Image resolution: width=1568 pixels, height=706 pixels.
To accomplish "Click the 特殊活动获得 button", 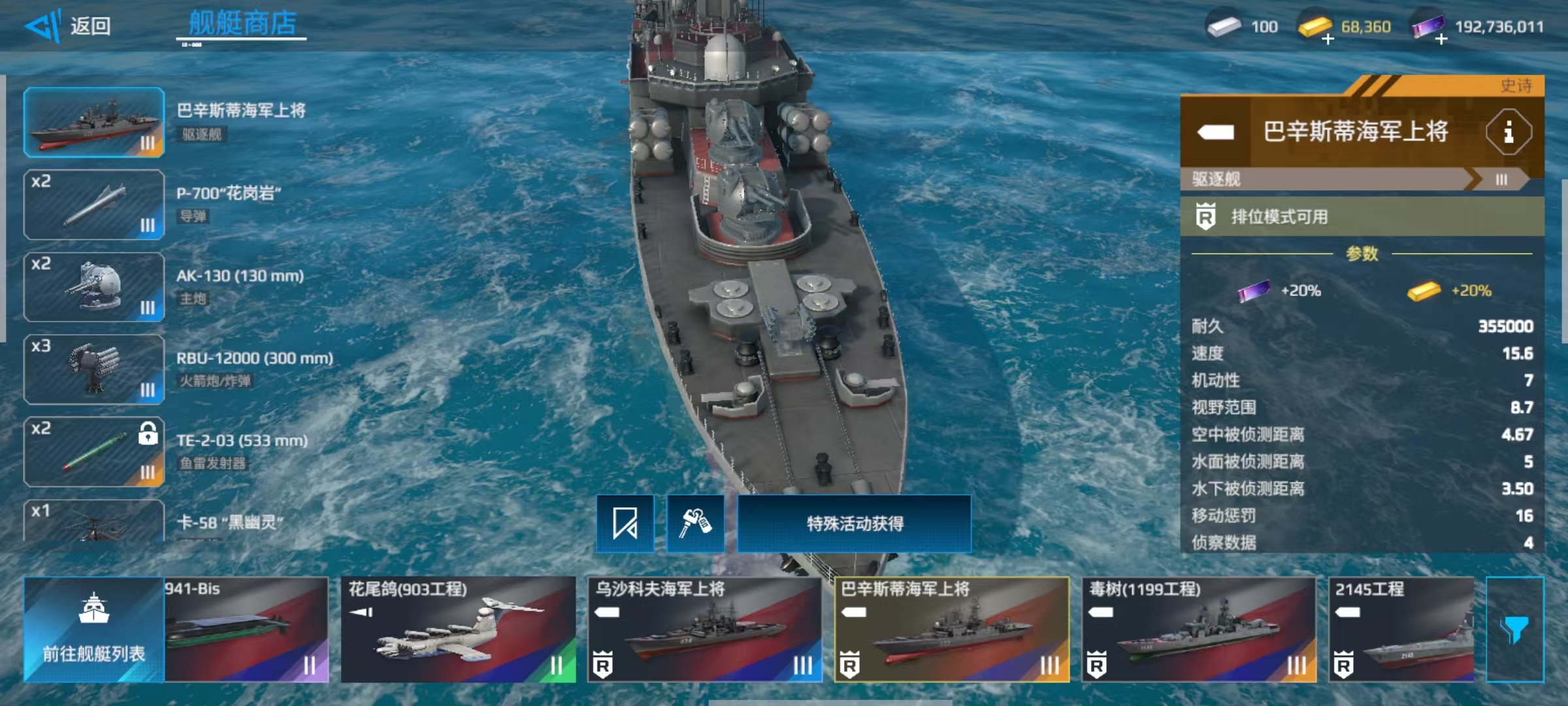I will [x=854, y=524].
